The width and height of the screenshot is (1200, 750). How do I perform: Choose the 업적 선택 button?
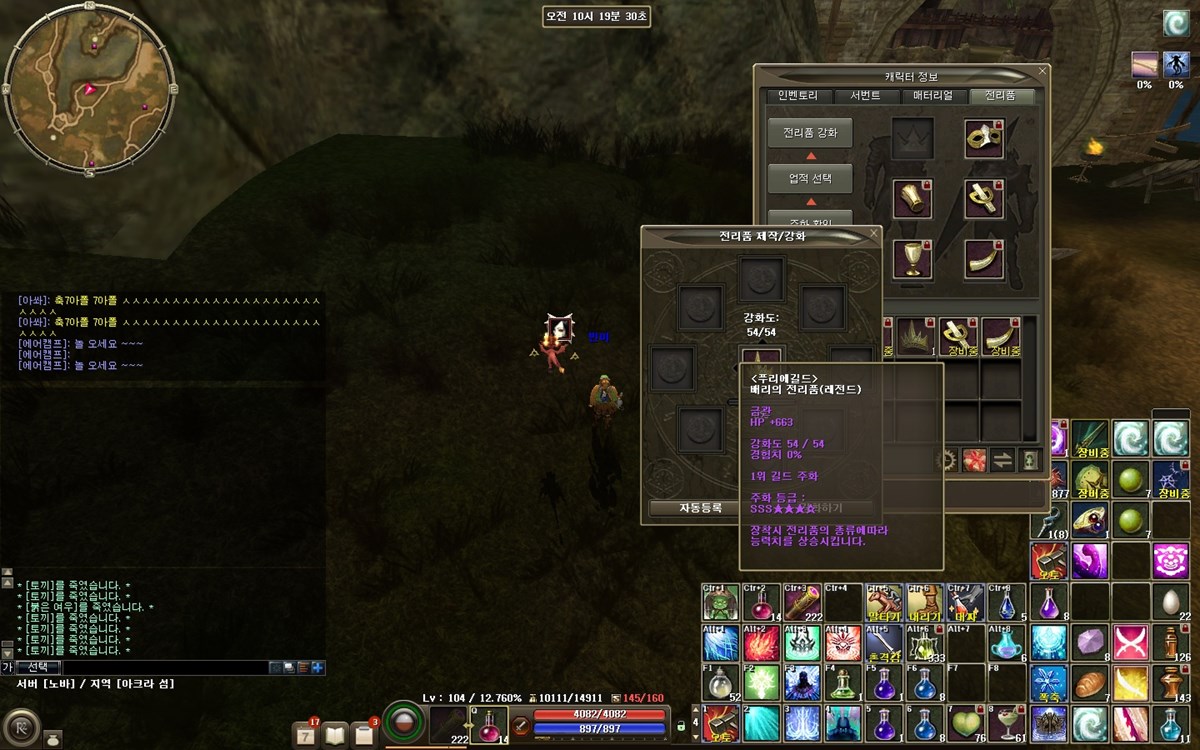tap(810, 179)
